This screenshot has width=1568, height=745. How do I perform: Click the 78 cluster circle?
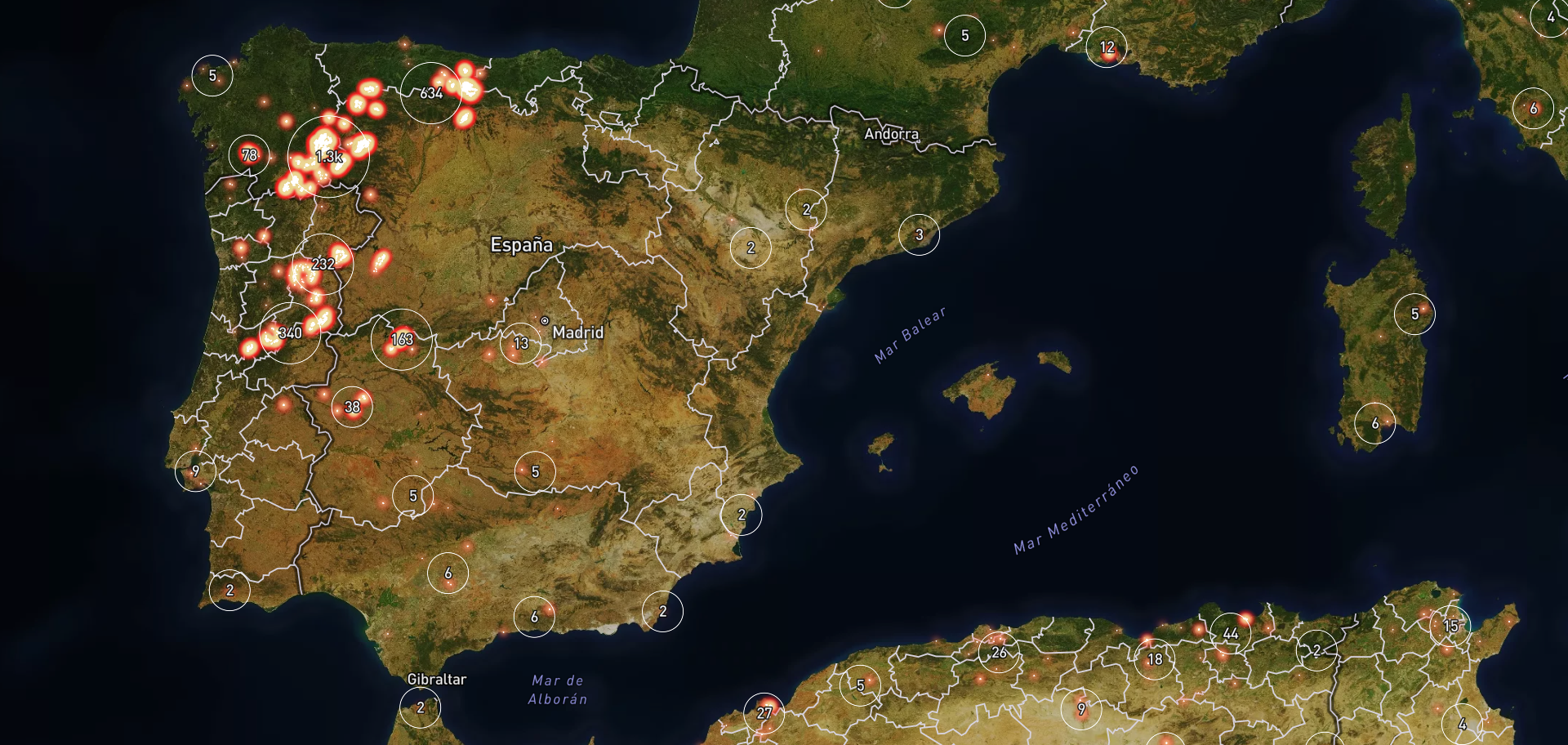[249, 155]
